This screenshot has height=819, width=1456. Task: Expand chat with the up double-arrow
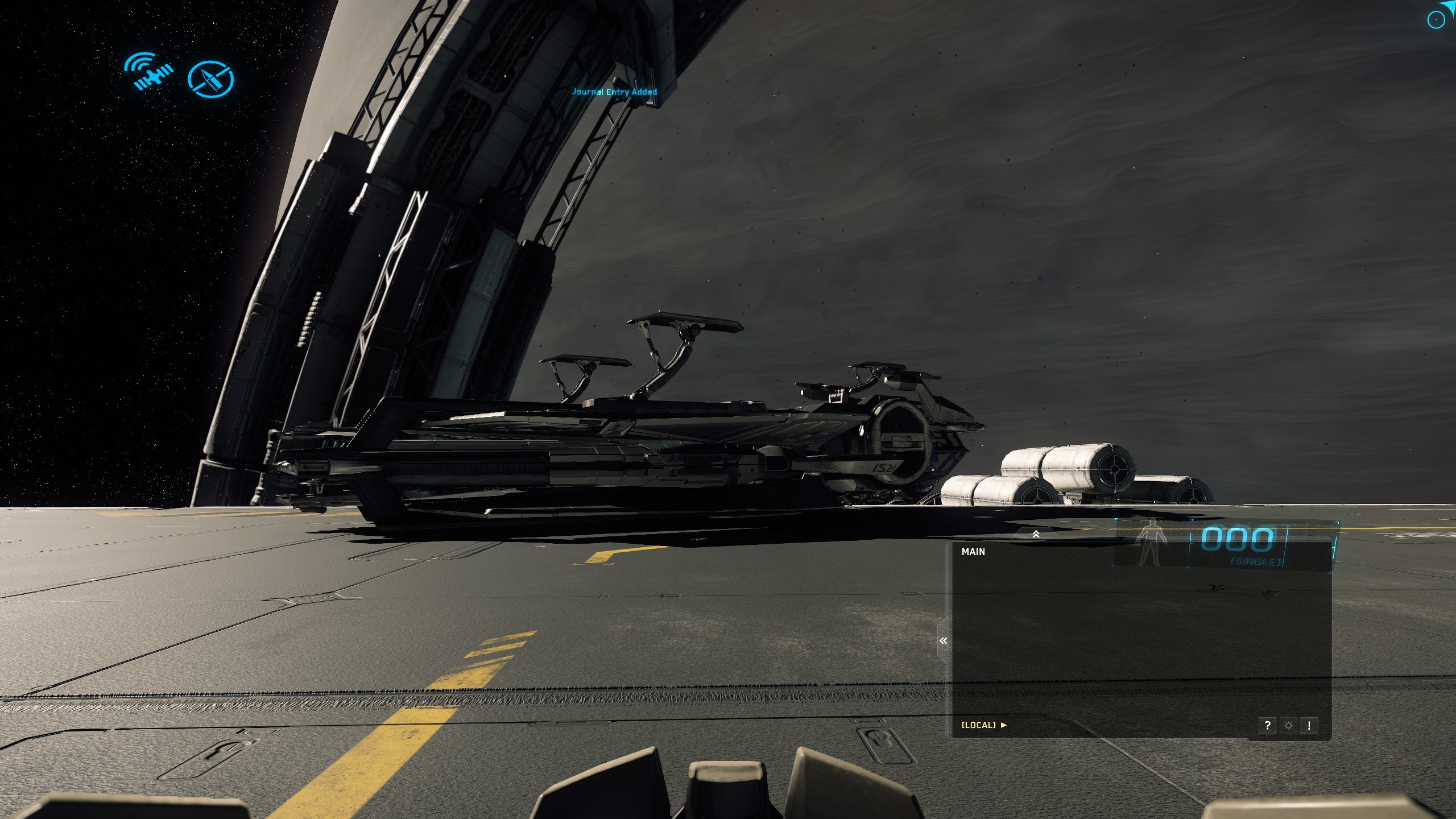pos(1036,534)
